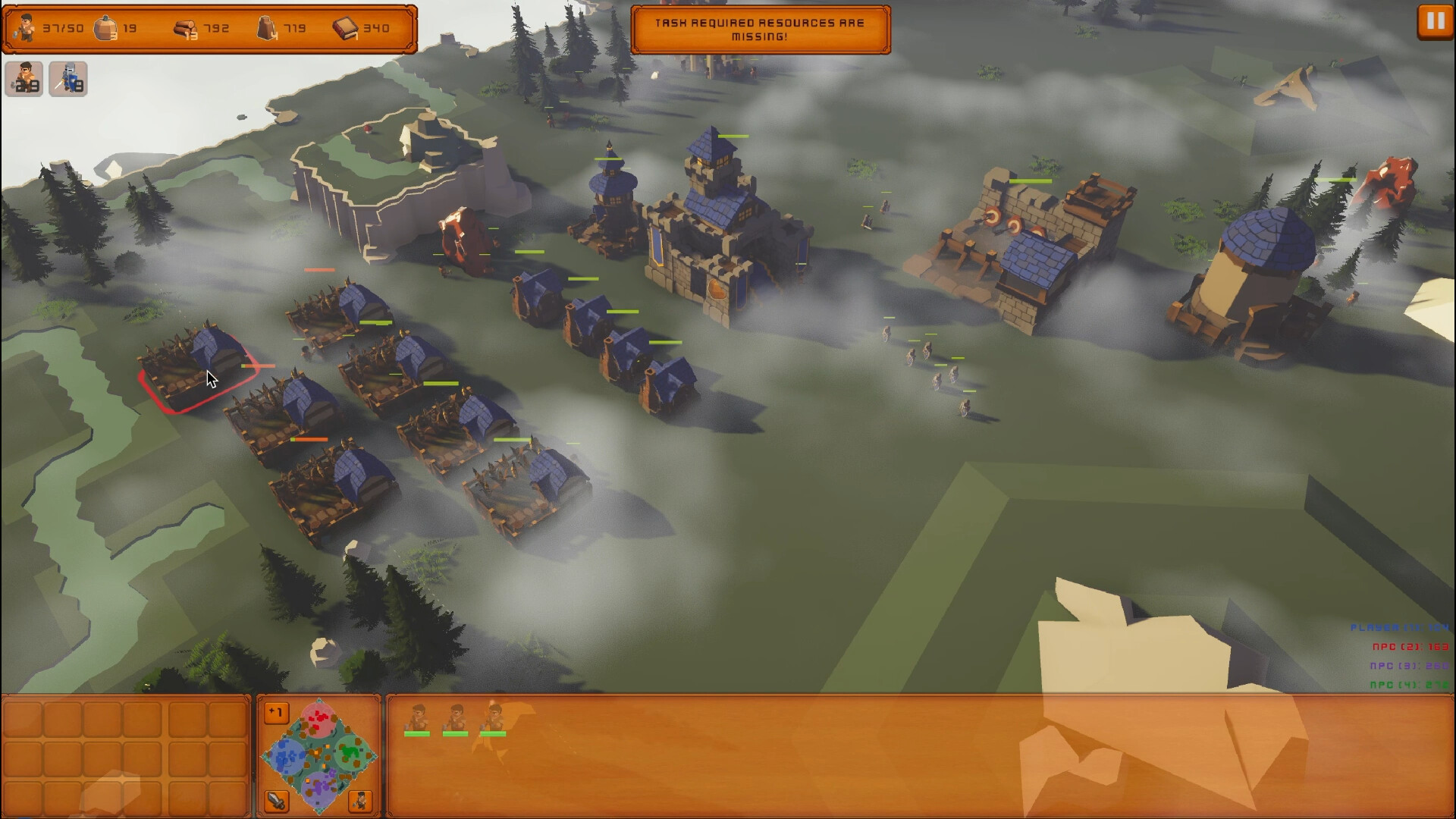Expand the minimap using the +1 button

(276, 711)
